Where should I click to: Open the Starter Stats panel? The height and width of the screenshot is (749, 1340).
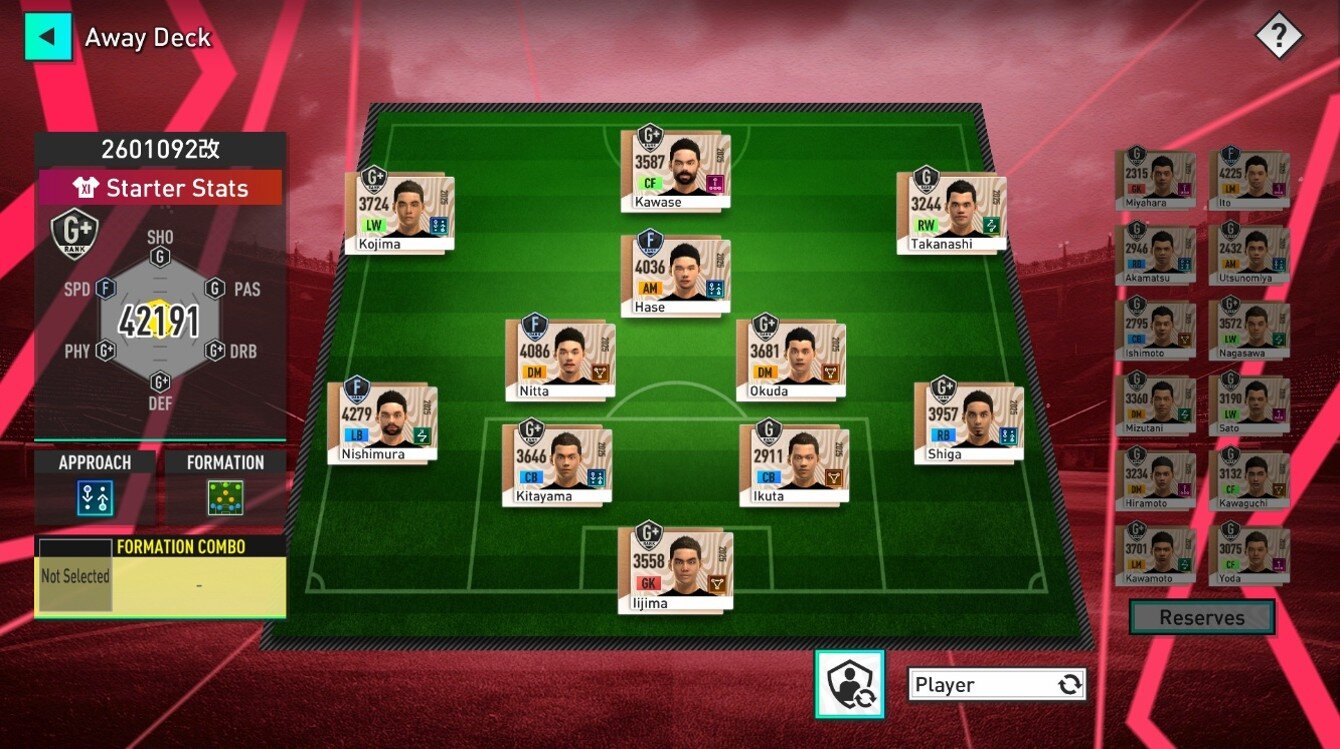click(x=160, y=188)
